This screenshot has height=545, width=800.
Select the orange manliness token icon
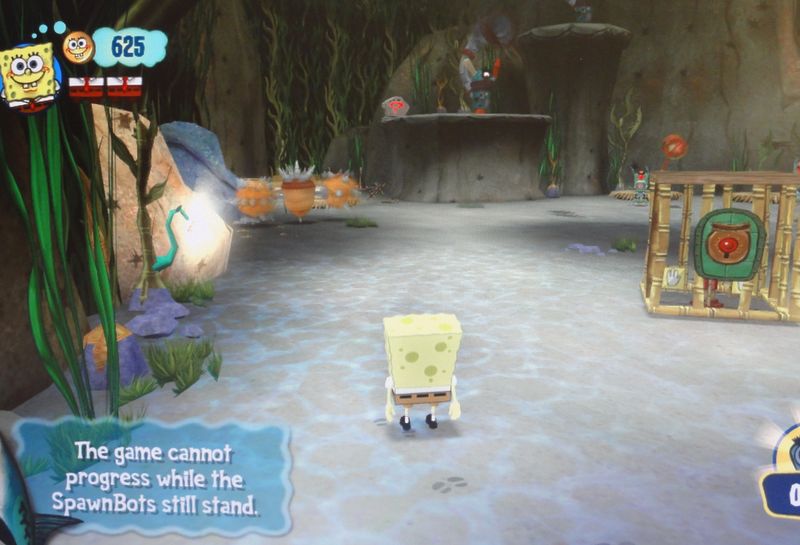tap(78, 46)
